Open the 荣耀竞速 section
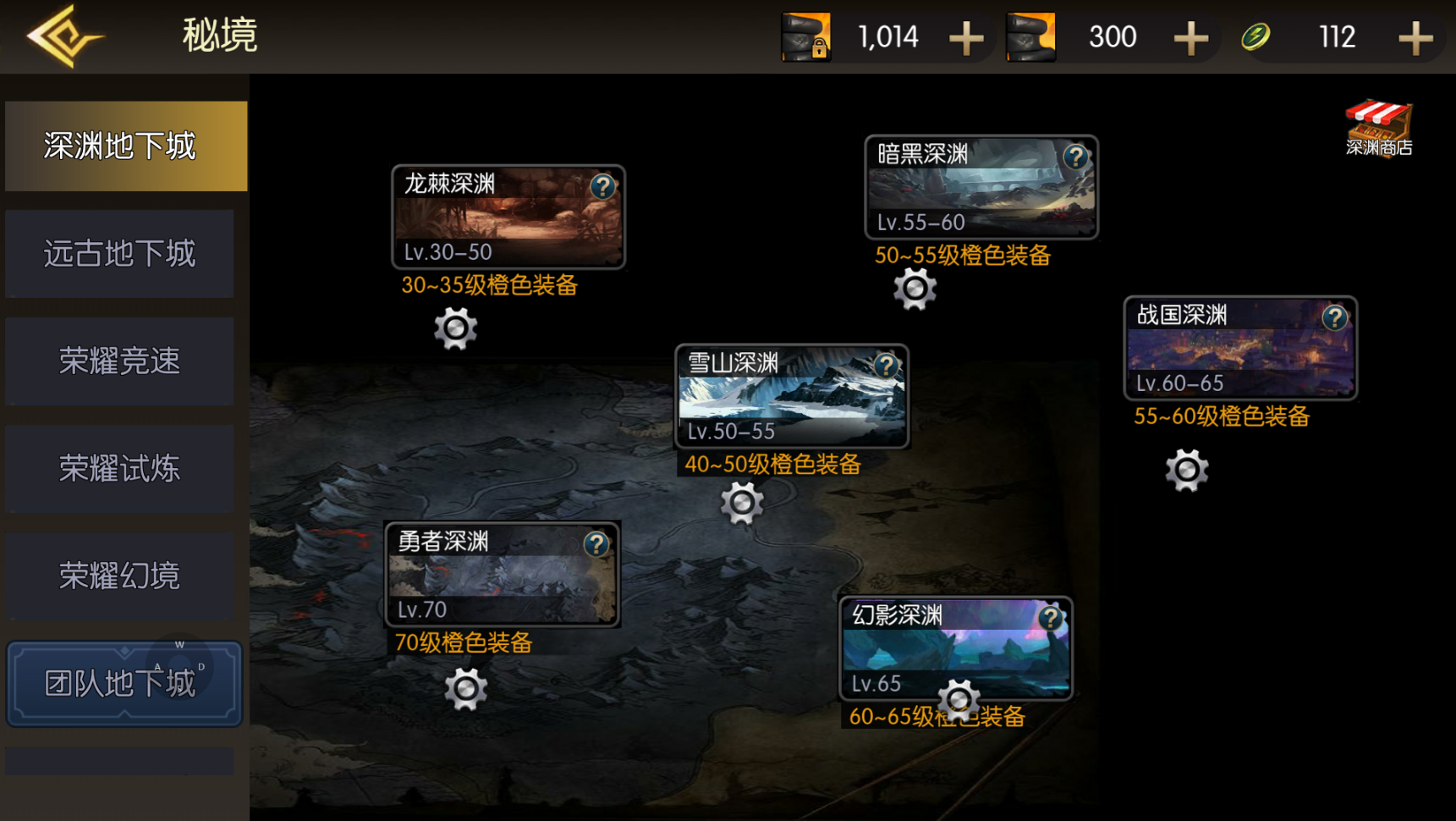Screen dimensions: 1456x821 (x=119, y=361)
